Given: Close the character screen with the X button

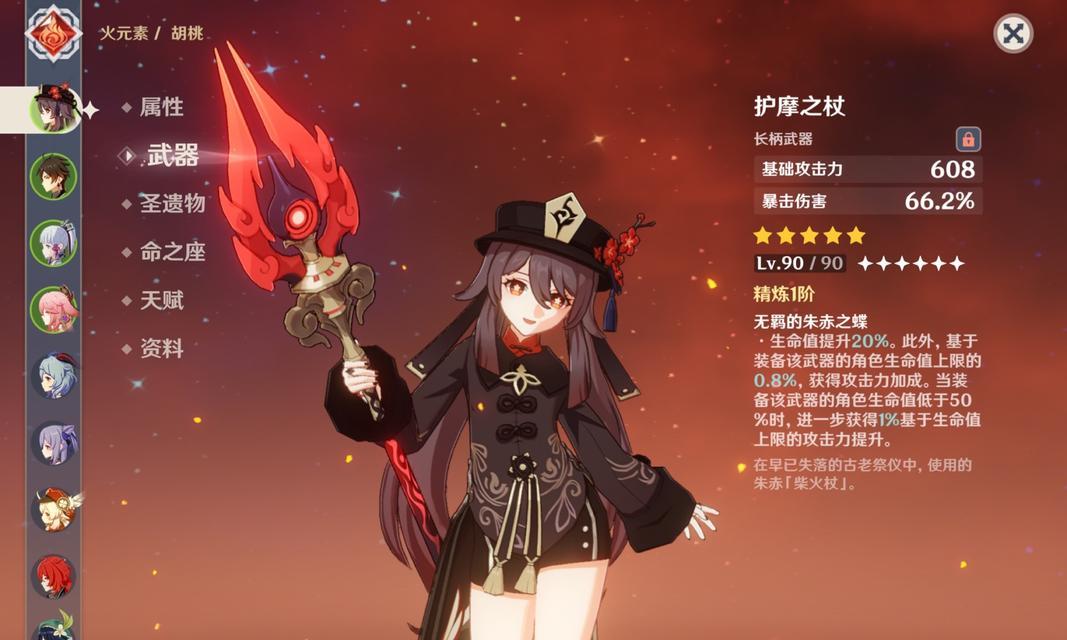Looking at the screenshot, I should (1013, 33).
